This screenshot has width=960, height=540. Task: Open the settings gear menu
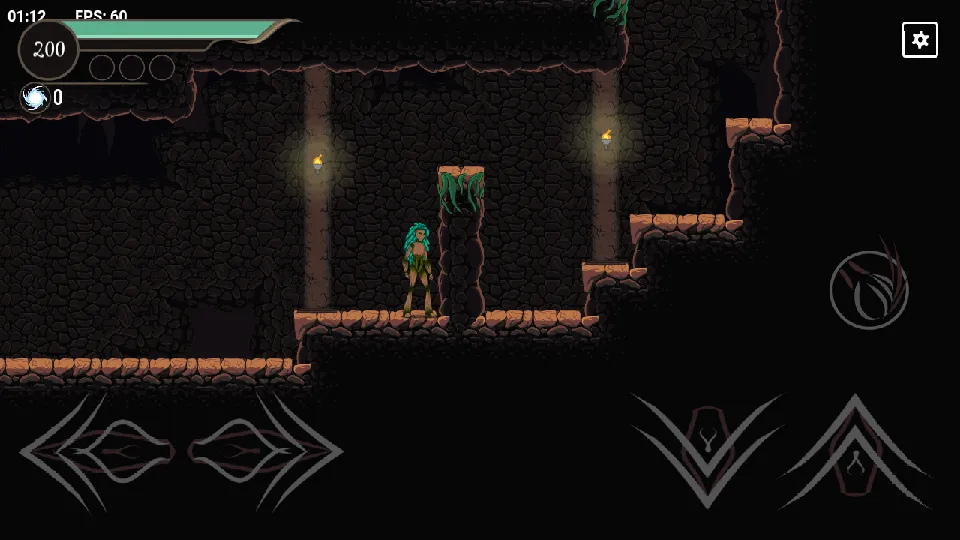(x=920, y=40)
